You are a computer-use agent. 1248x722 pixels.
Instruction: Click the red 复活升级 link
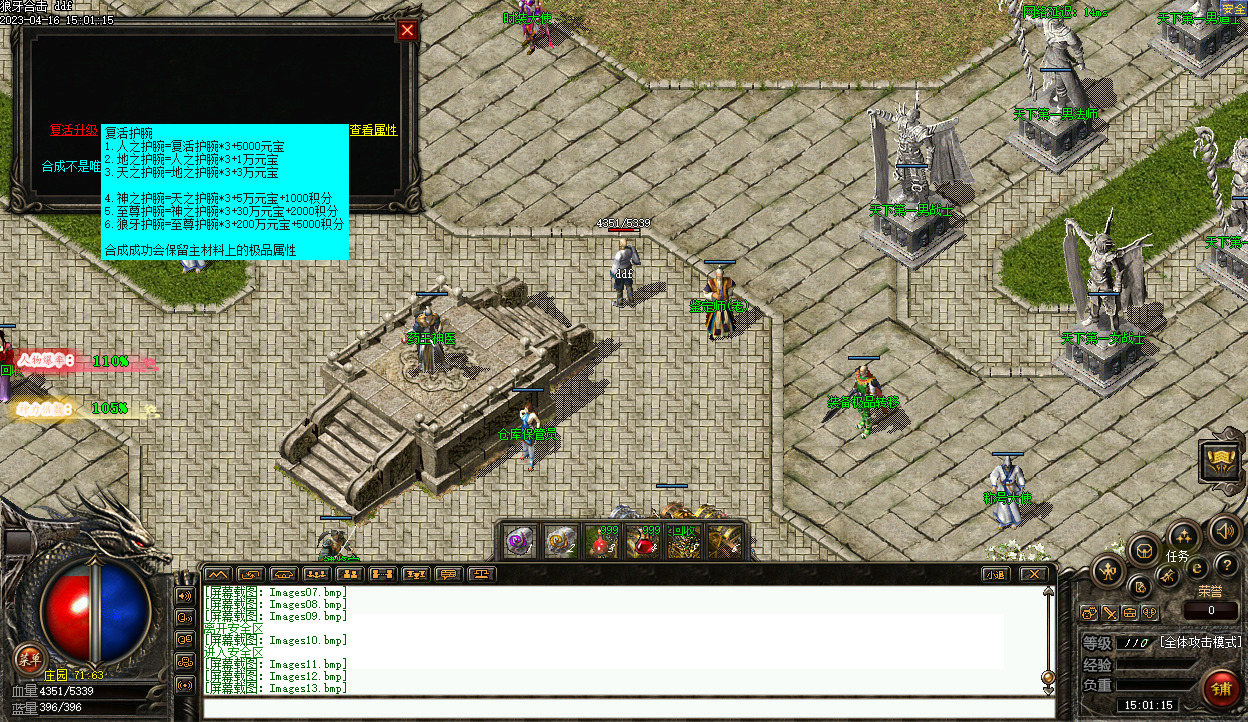pyautogui.click(x=74, y=130)
